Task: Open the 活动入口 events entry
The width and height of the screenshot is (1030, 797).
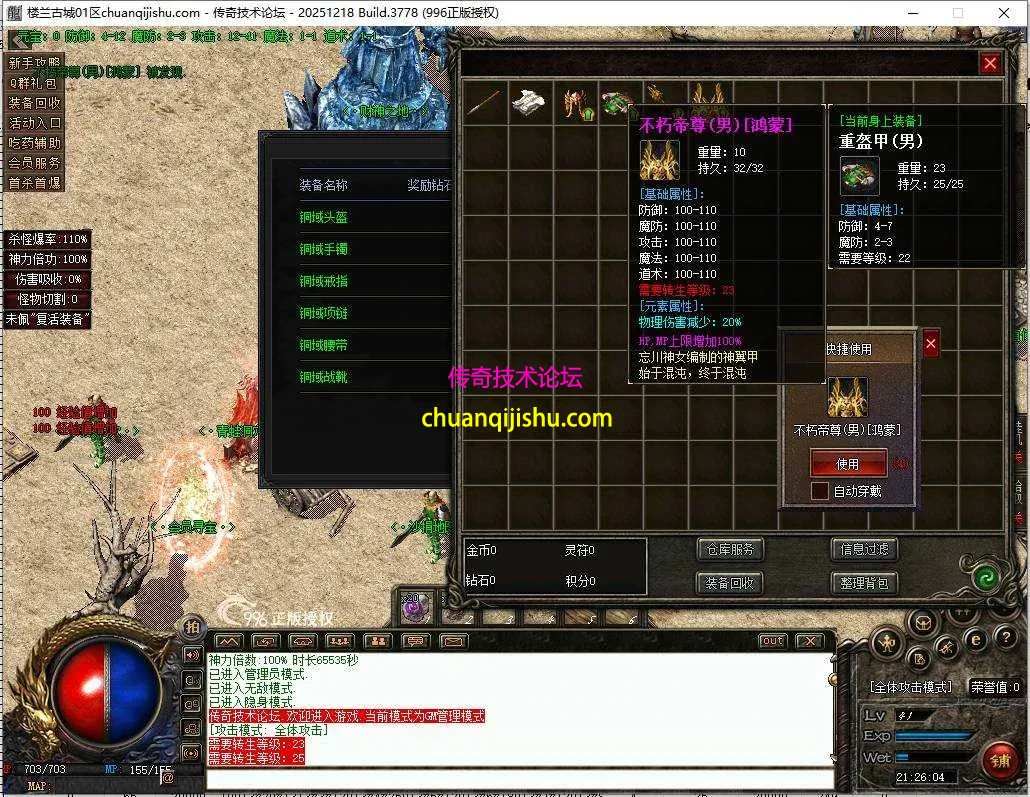Action: [35, 123]
